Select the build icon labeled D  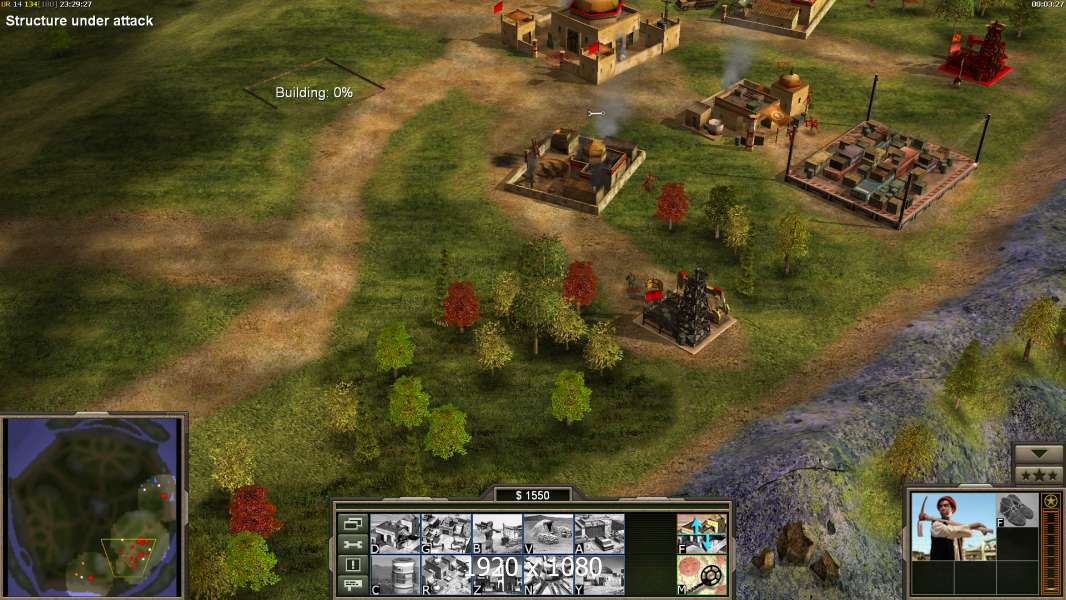pyautogui.click(x=395, y=533)
